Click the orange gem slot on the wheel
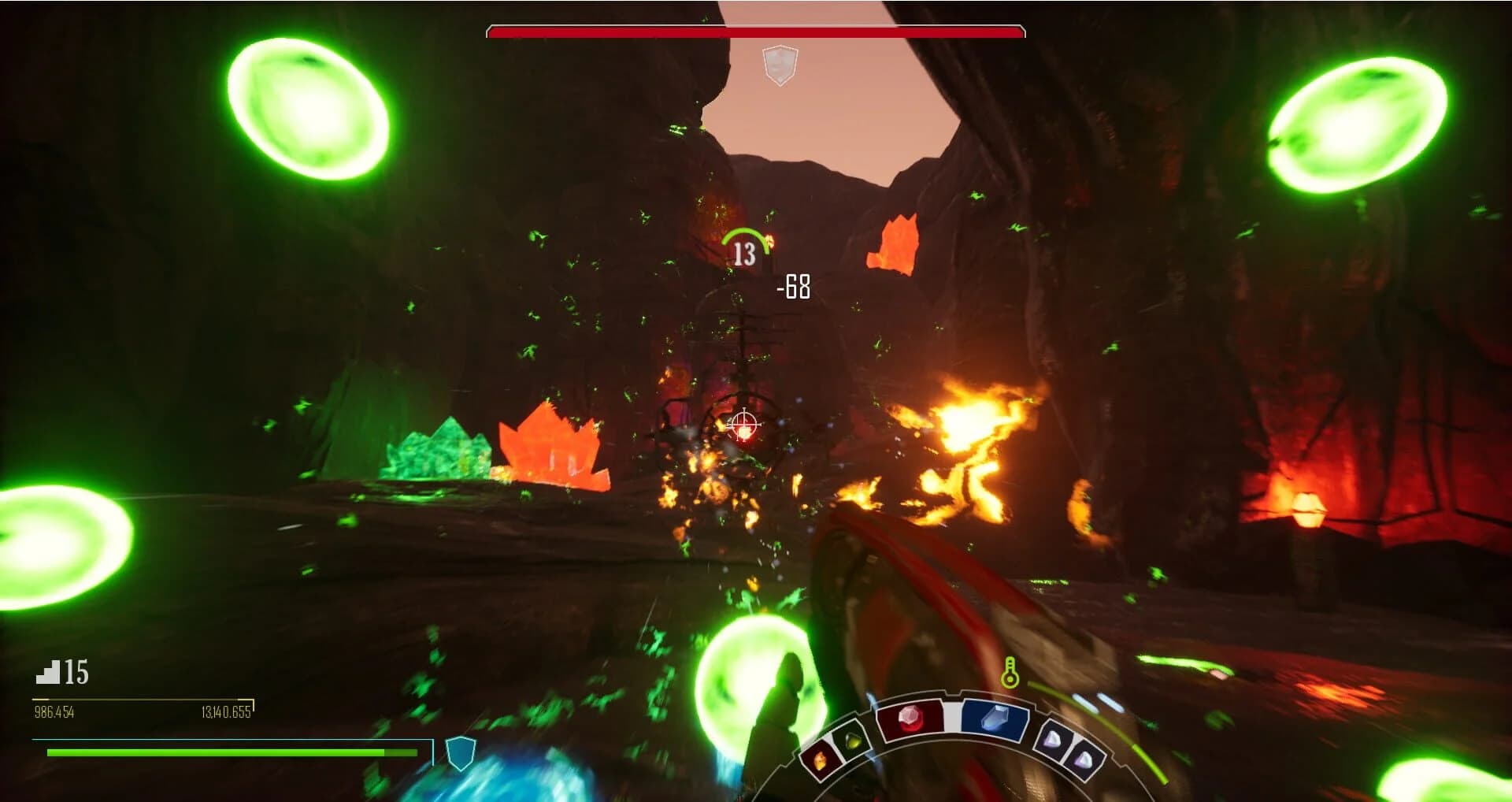1512x802 pixels. click(821, 758)
